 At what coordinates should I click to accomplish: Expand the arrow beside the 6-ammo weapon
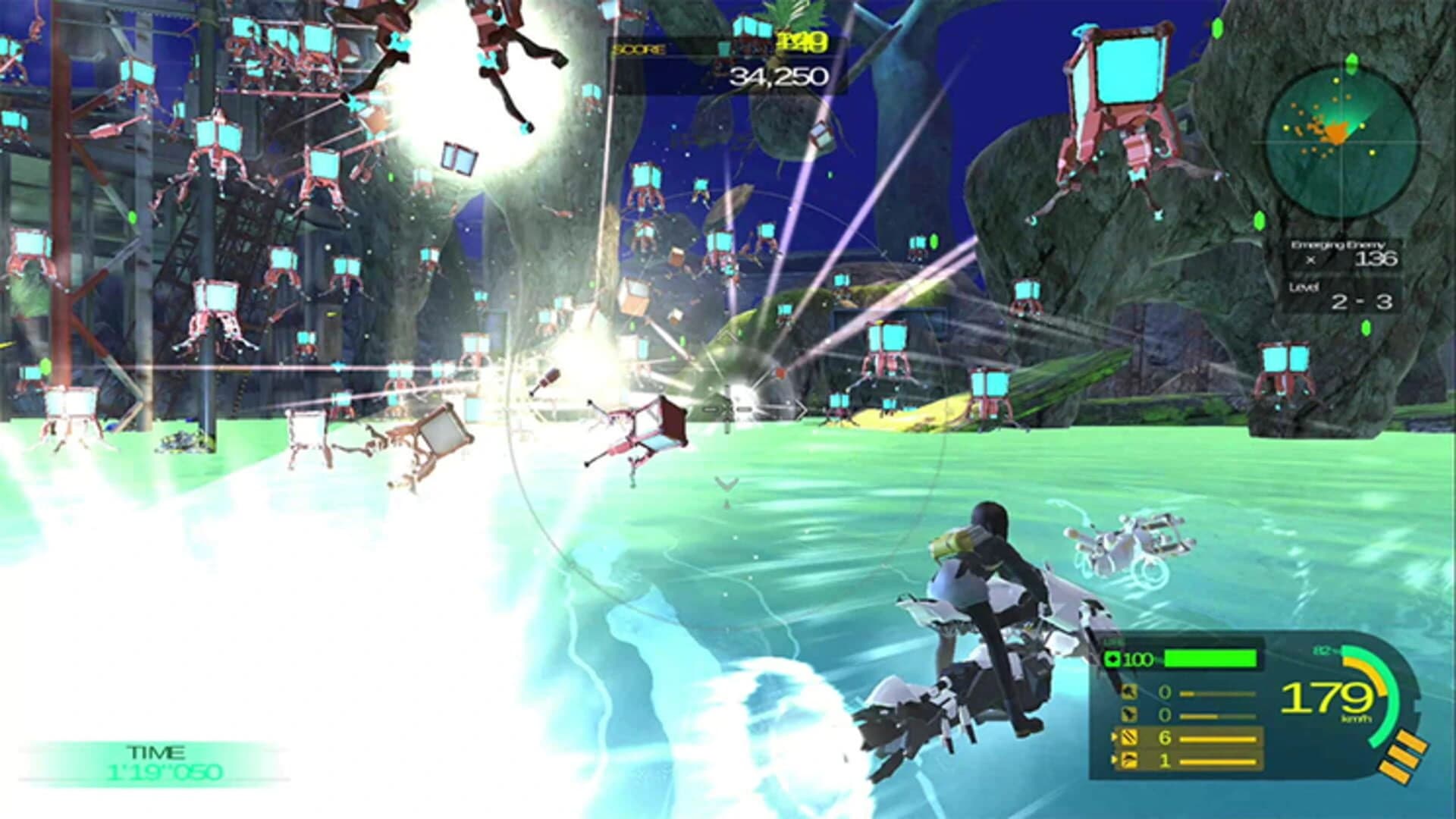[x=1114, y=736]
